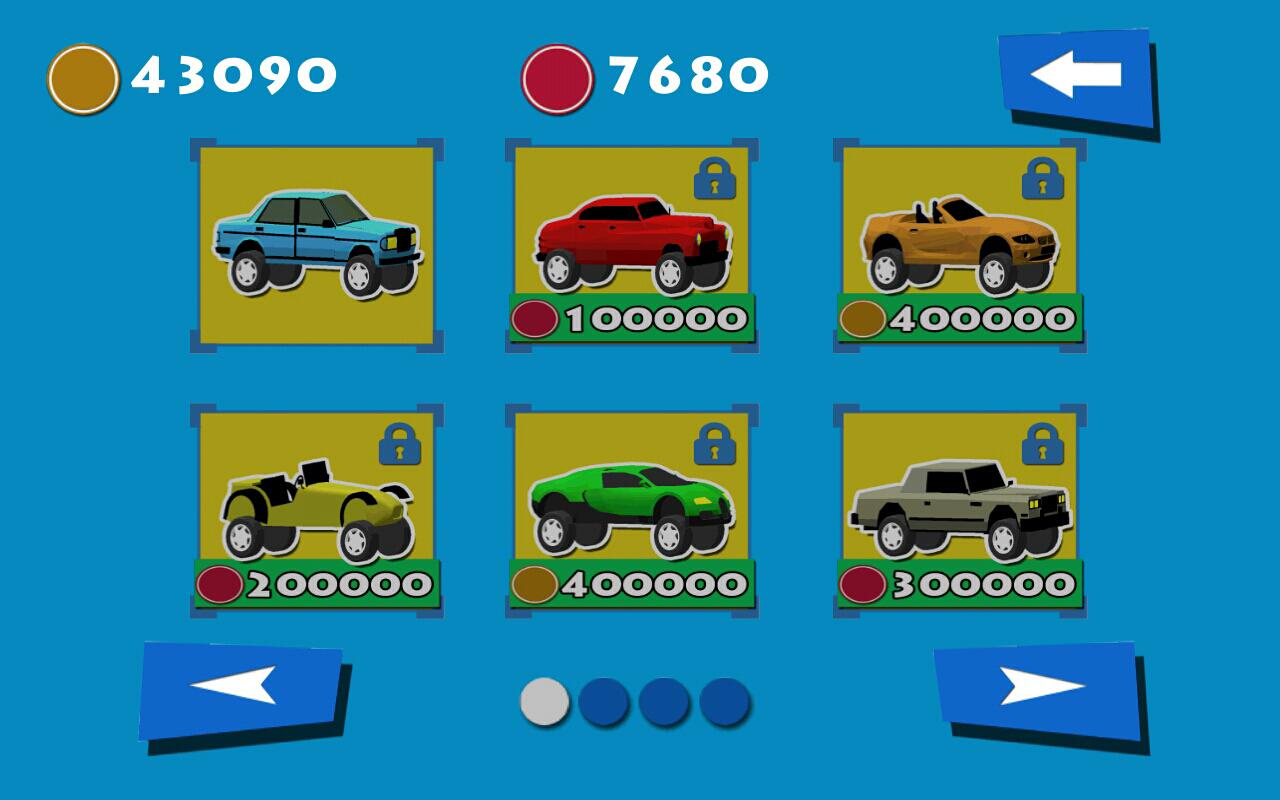Go back a page with the left arrow
This screenshot has width=1280, height=800.
point(242,692)
